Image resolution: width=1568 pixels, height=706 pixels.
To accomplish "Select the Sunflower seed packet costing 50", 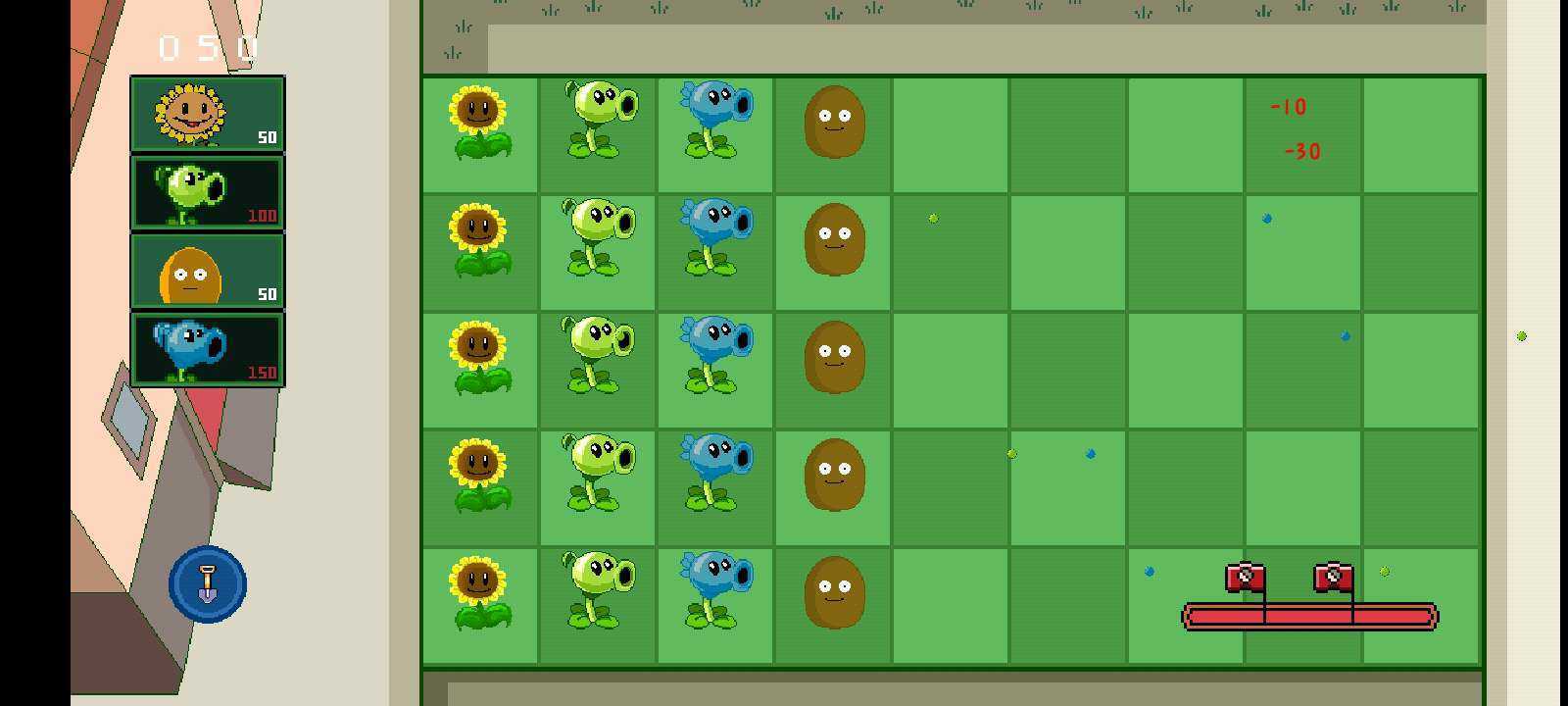I will [207, 113].
